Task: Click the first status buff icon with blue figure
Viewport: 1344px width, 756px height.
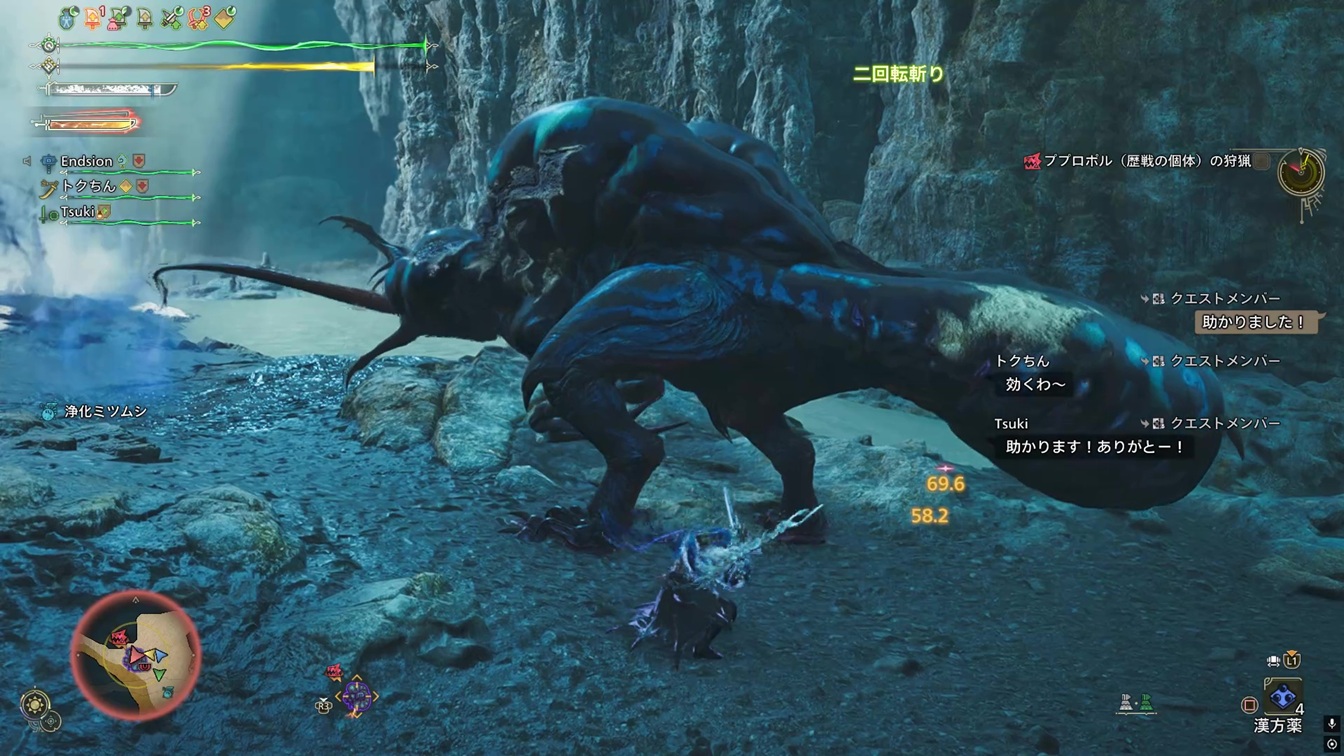Action: tap(68, 18)
